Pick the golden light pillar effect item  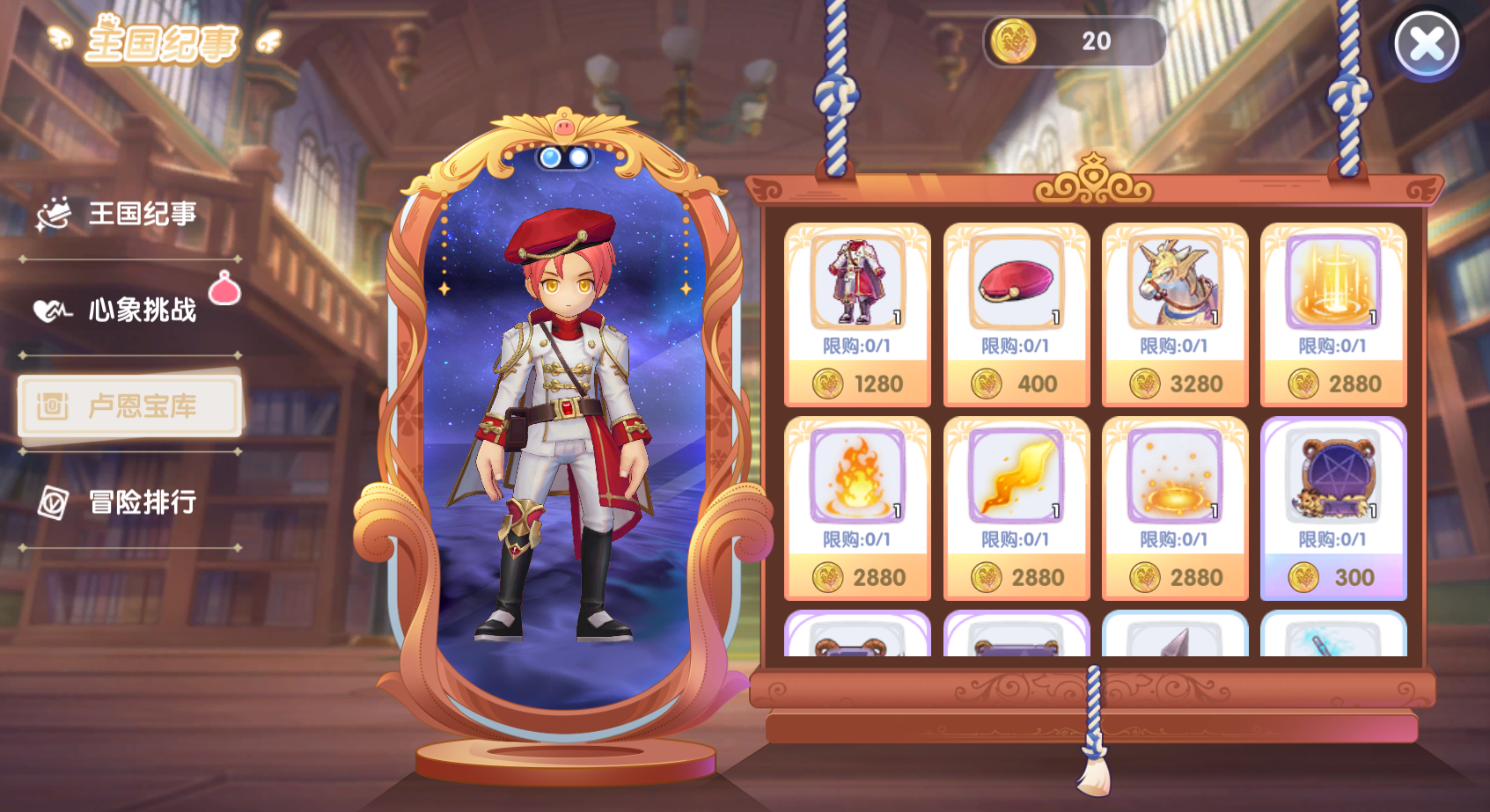point(1332,314)
